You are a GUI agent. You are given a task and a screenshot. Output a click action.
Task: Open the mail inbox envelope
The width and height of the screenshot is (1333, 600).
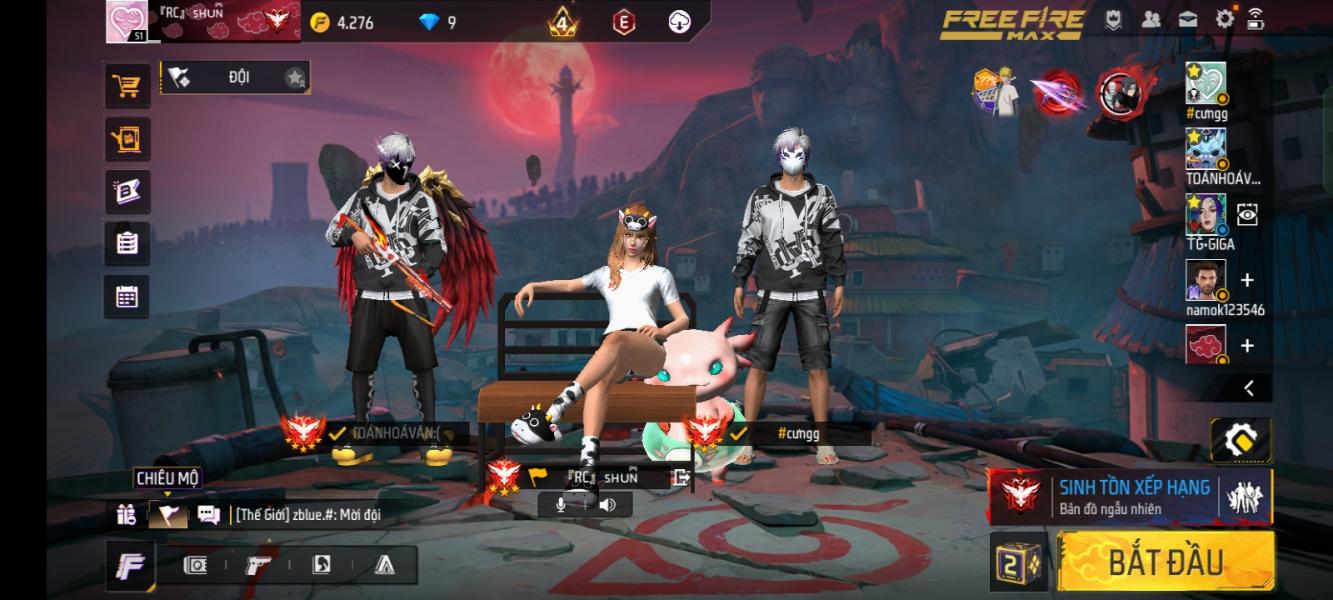coord(1187,19)
